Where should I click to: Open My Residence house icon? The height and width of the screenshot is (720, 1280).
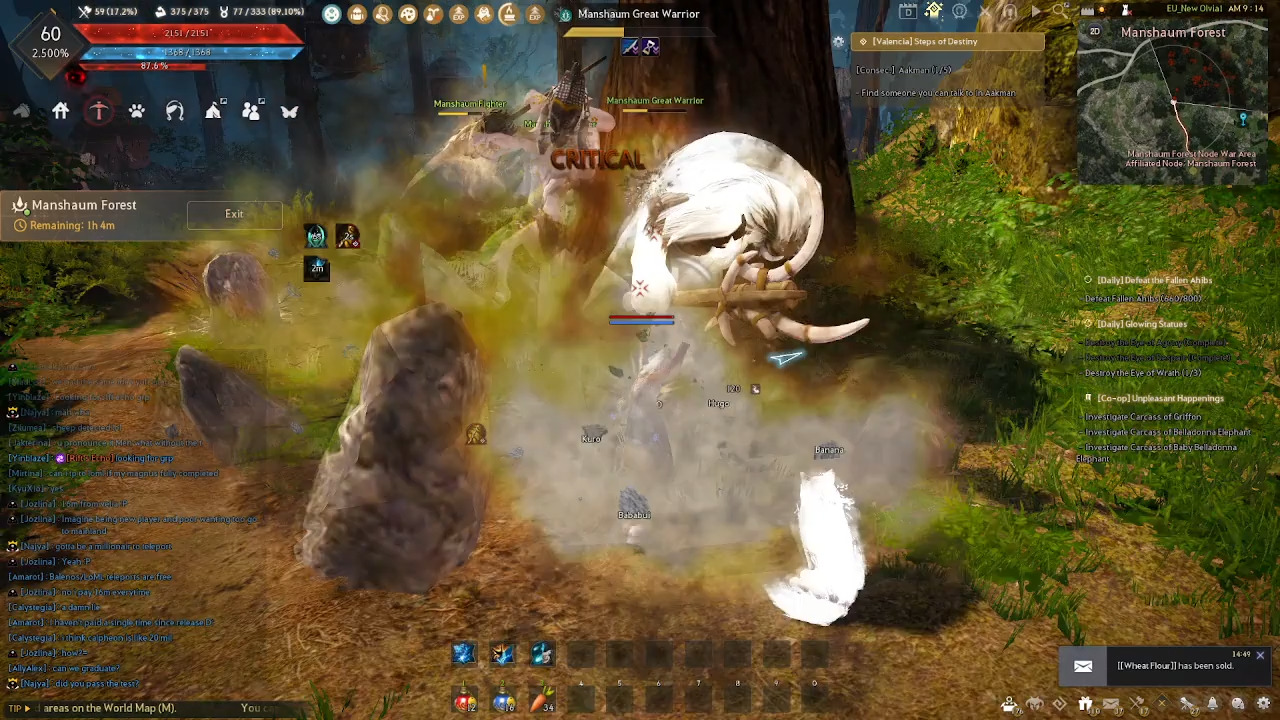[60, 110]
